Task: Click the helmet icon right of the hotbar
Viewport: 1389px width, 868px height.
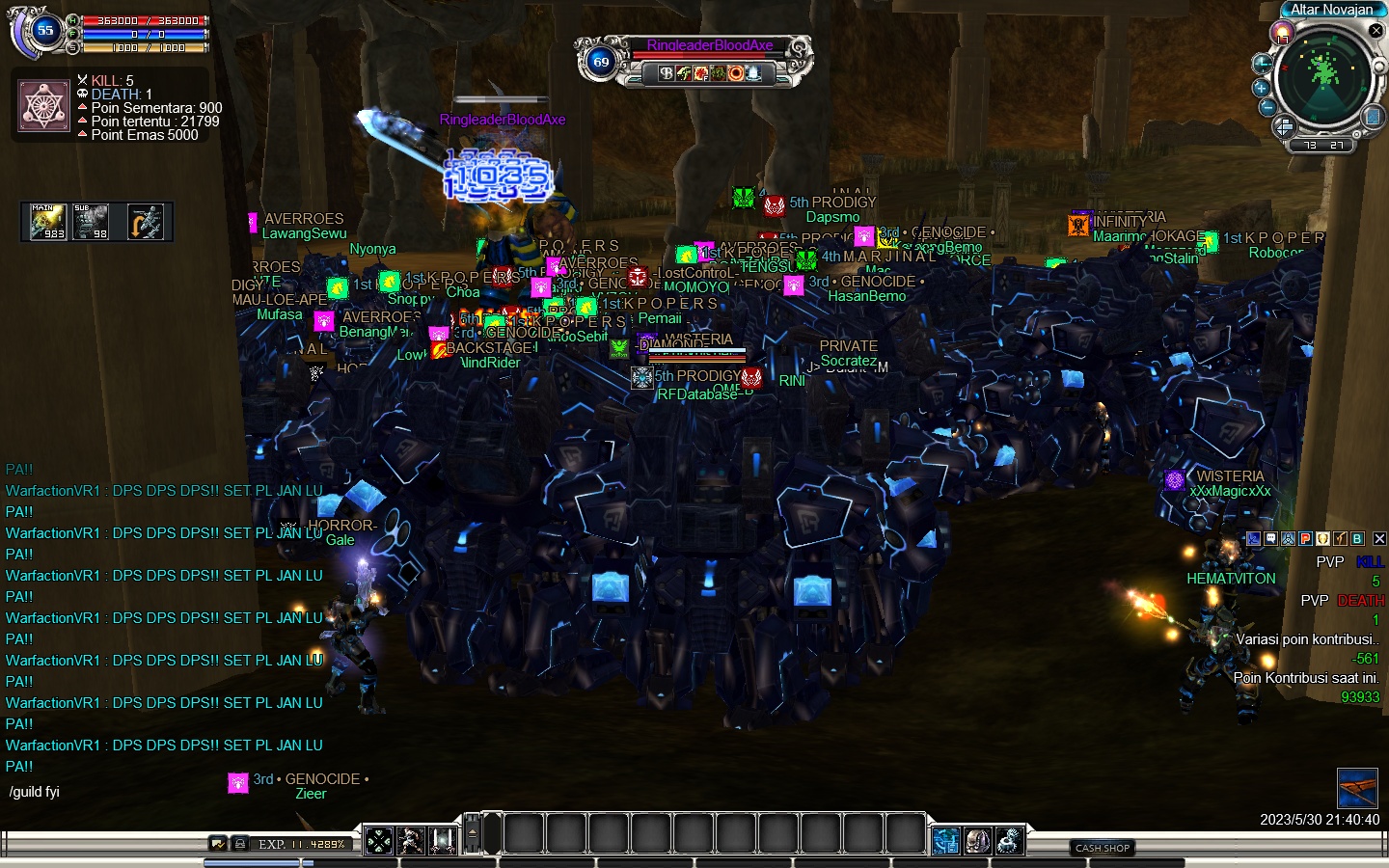Action: click(977, 841)
